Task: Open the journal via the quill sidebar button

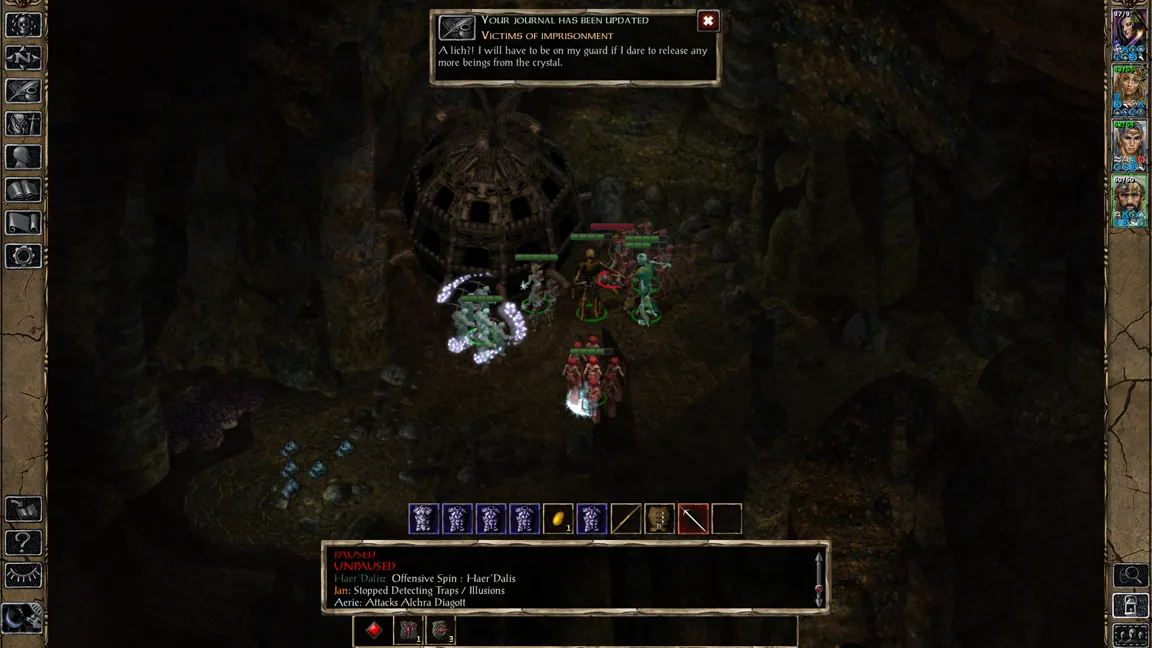Action: (x=23, y=91)
